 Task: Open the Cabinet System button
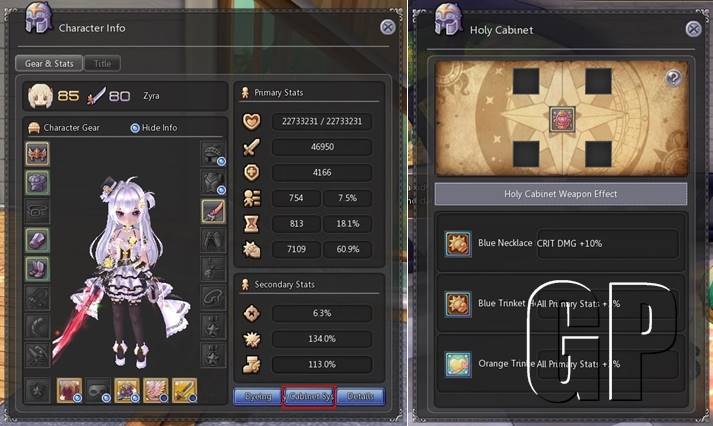309,396
